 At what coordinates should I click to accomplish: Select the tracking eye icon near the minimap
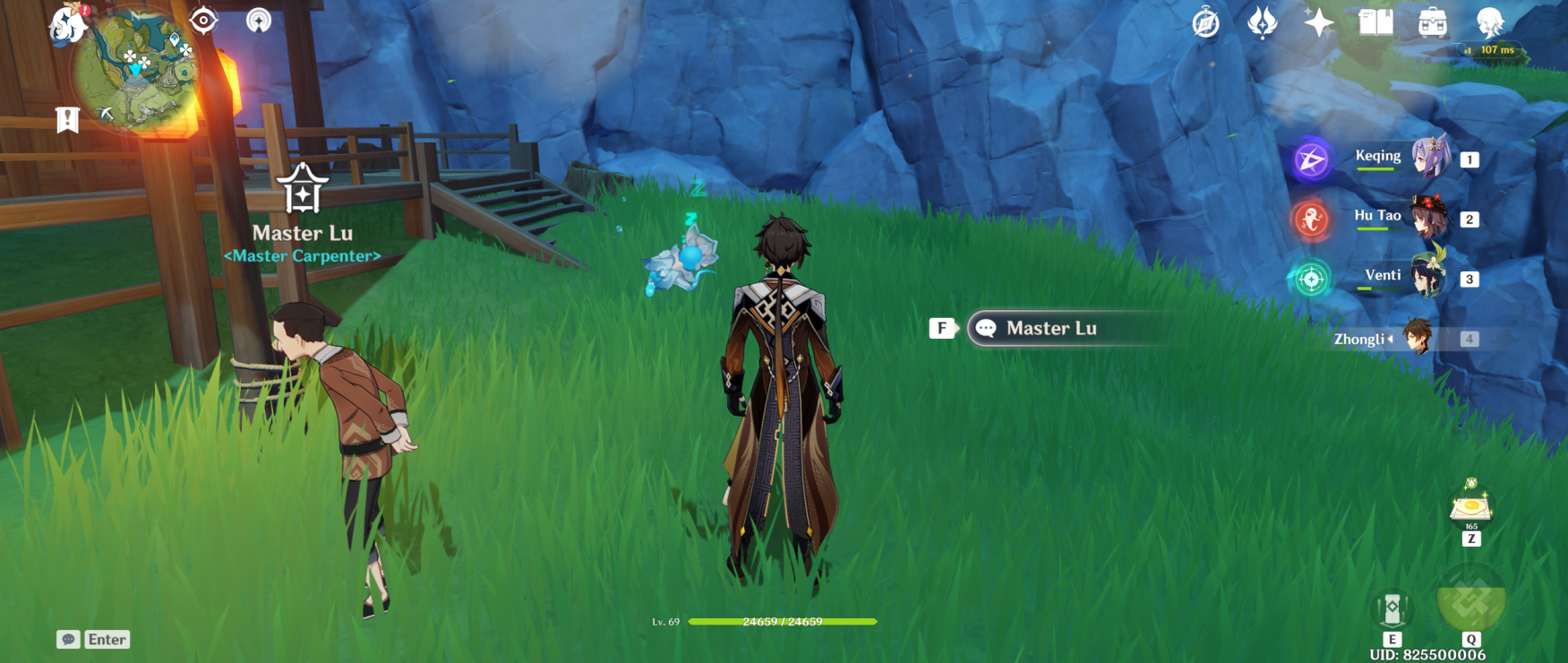204,21
